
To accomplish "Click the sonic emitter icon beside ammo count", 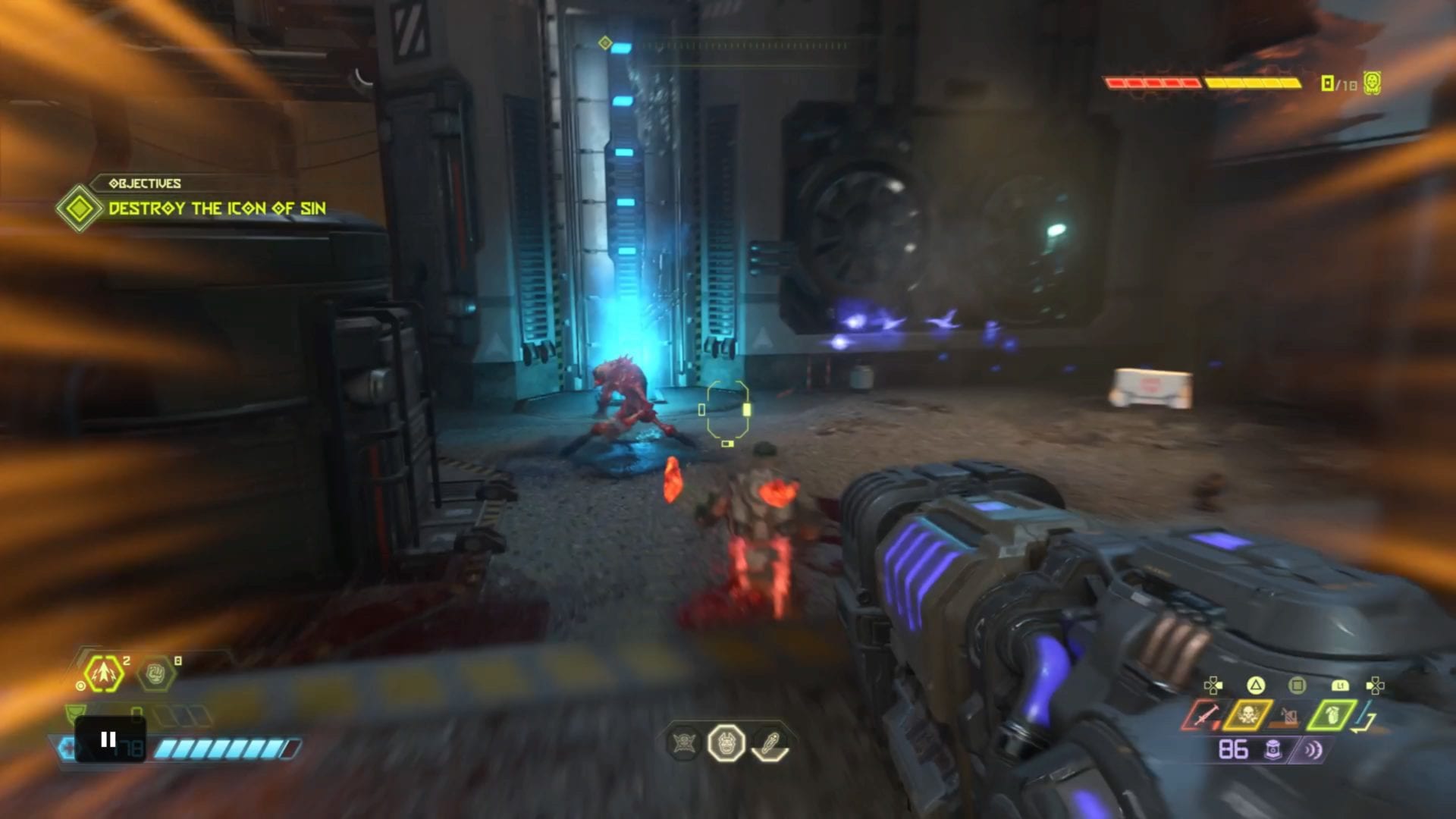I will pos(1313,749).
